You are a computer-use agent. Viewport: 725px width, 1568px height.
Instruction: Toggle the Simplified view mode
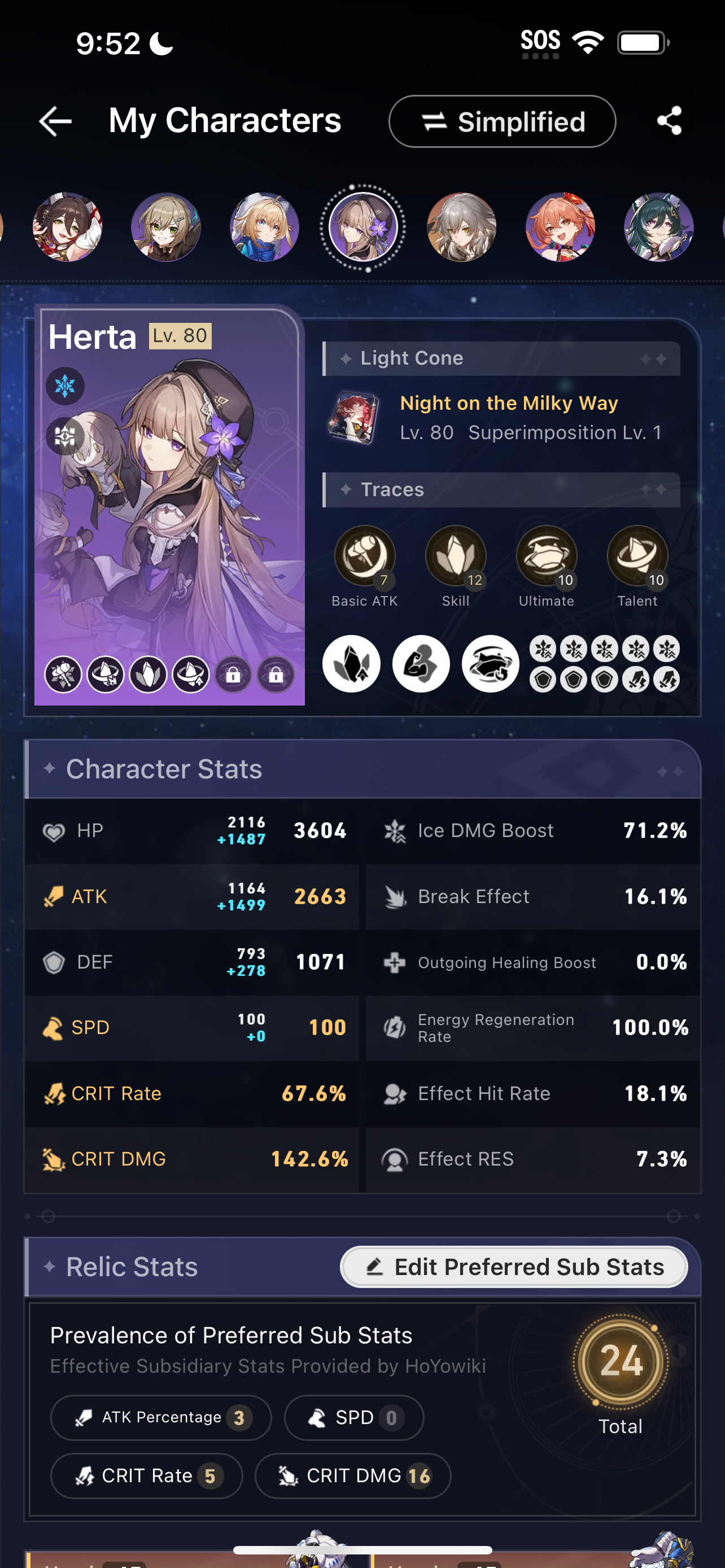pyautogui.click(x=501, y=121)
